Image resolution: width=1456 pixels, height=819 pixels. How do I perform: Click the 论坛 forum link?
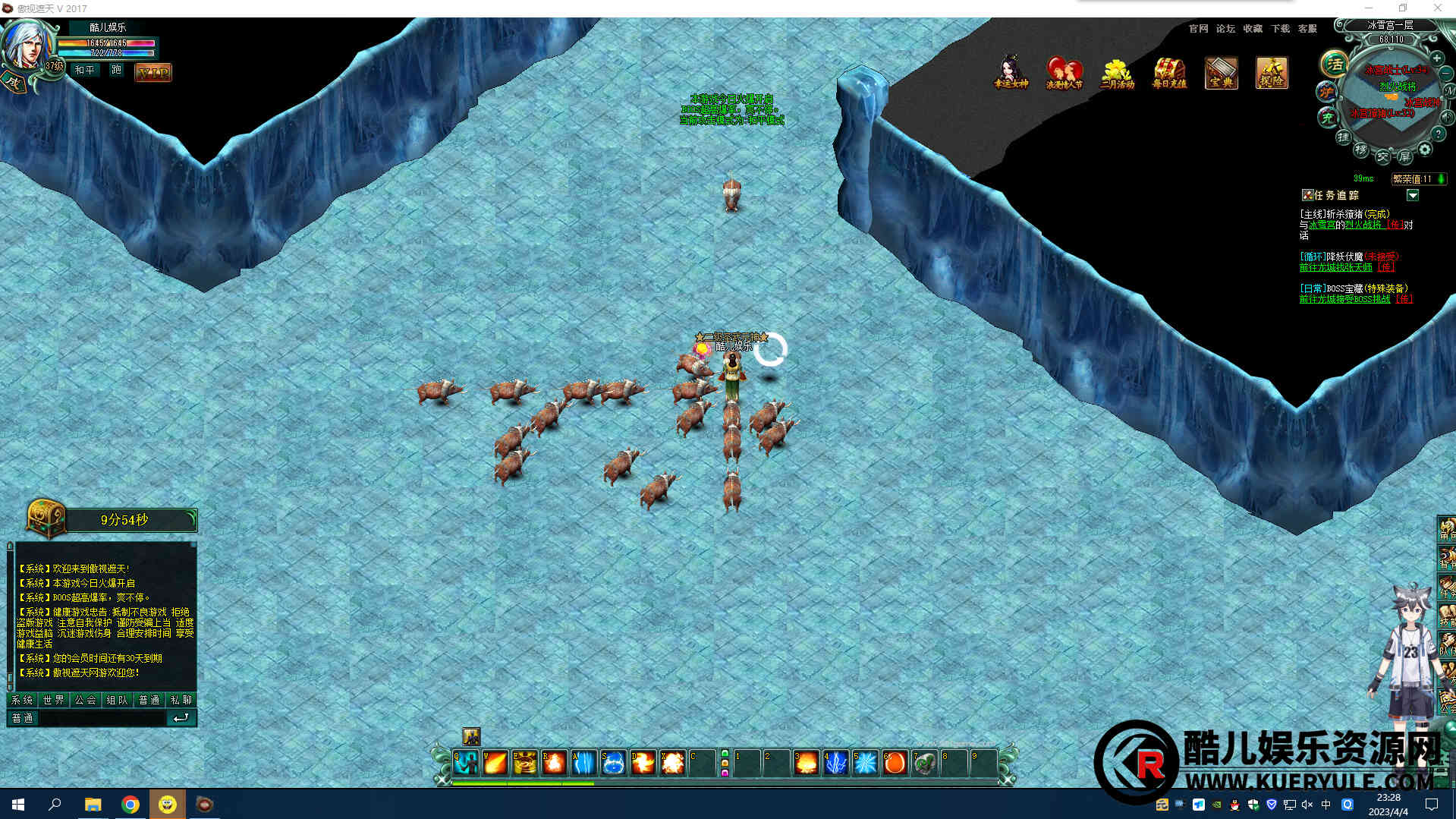tap(1225, 29)
